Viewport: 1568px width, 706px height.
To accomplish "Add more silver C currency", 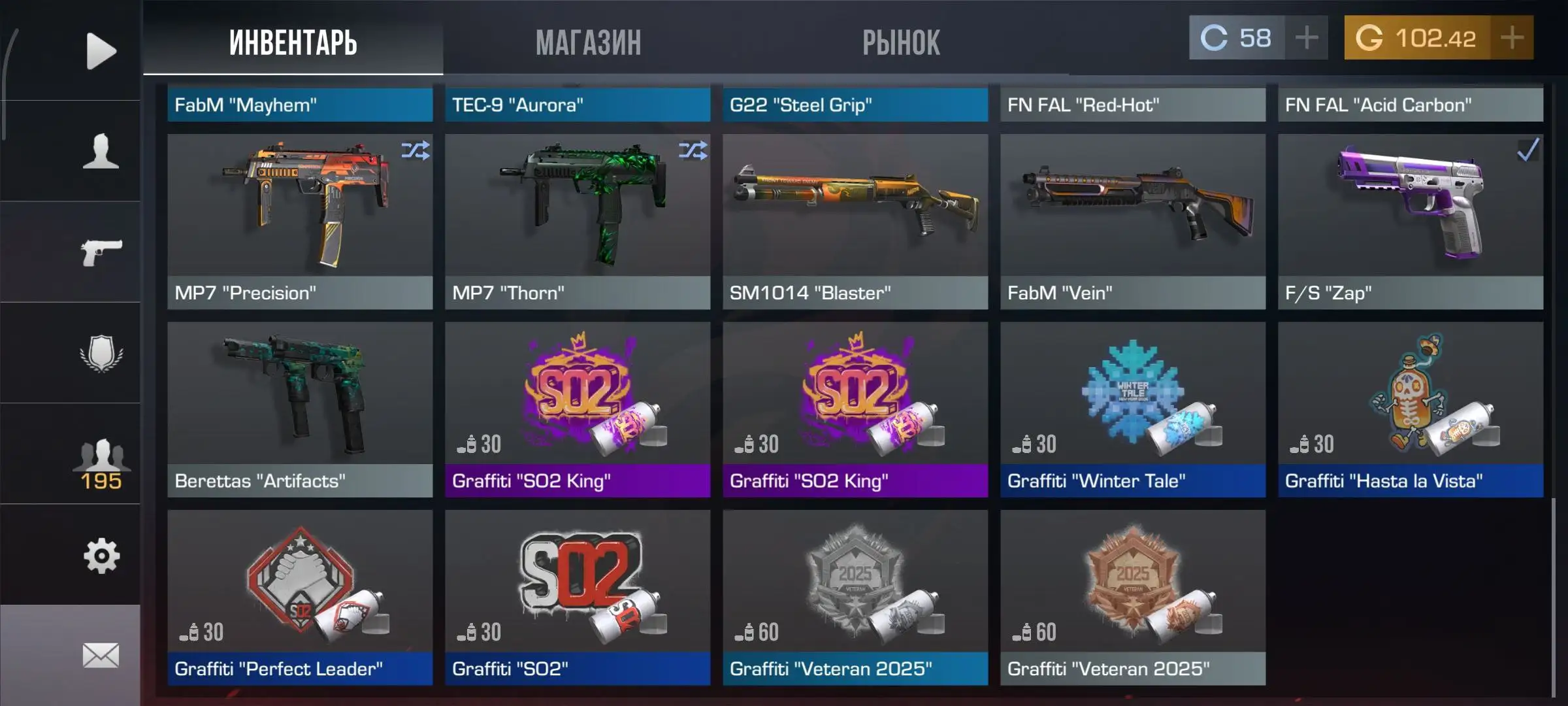I will (x=1306, y=38).
